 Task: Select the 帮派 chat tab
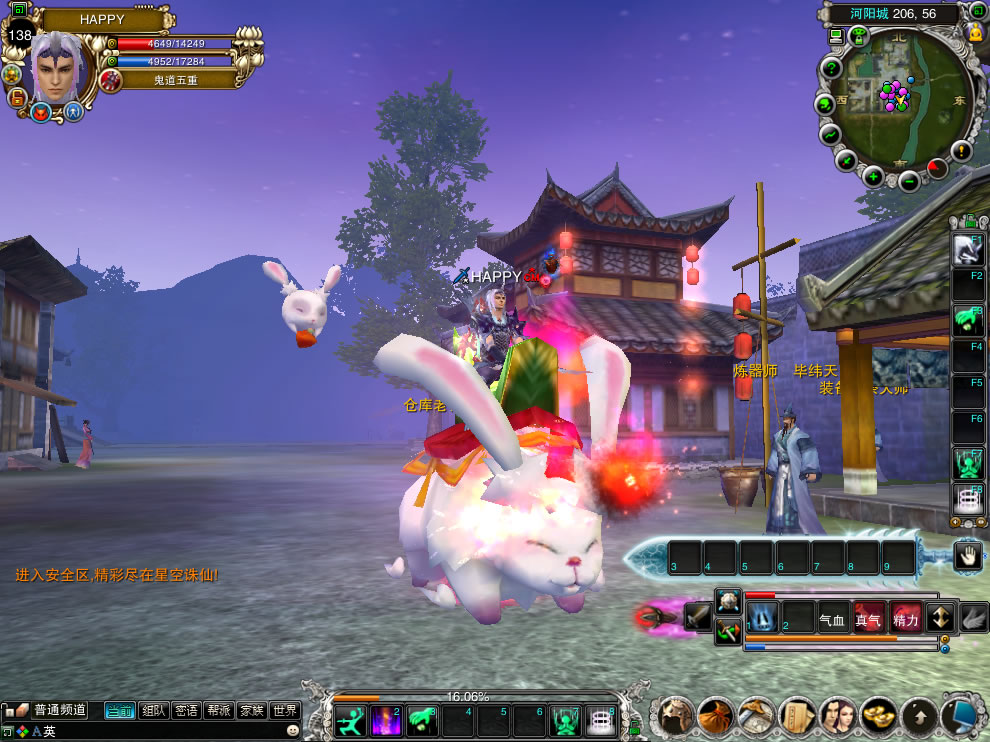[x=218, y=710]
